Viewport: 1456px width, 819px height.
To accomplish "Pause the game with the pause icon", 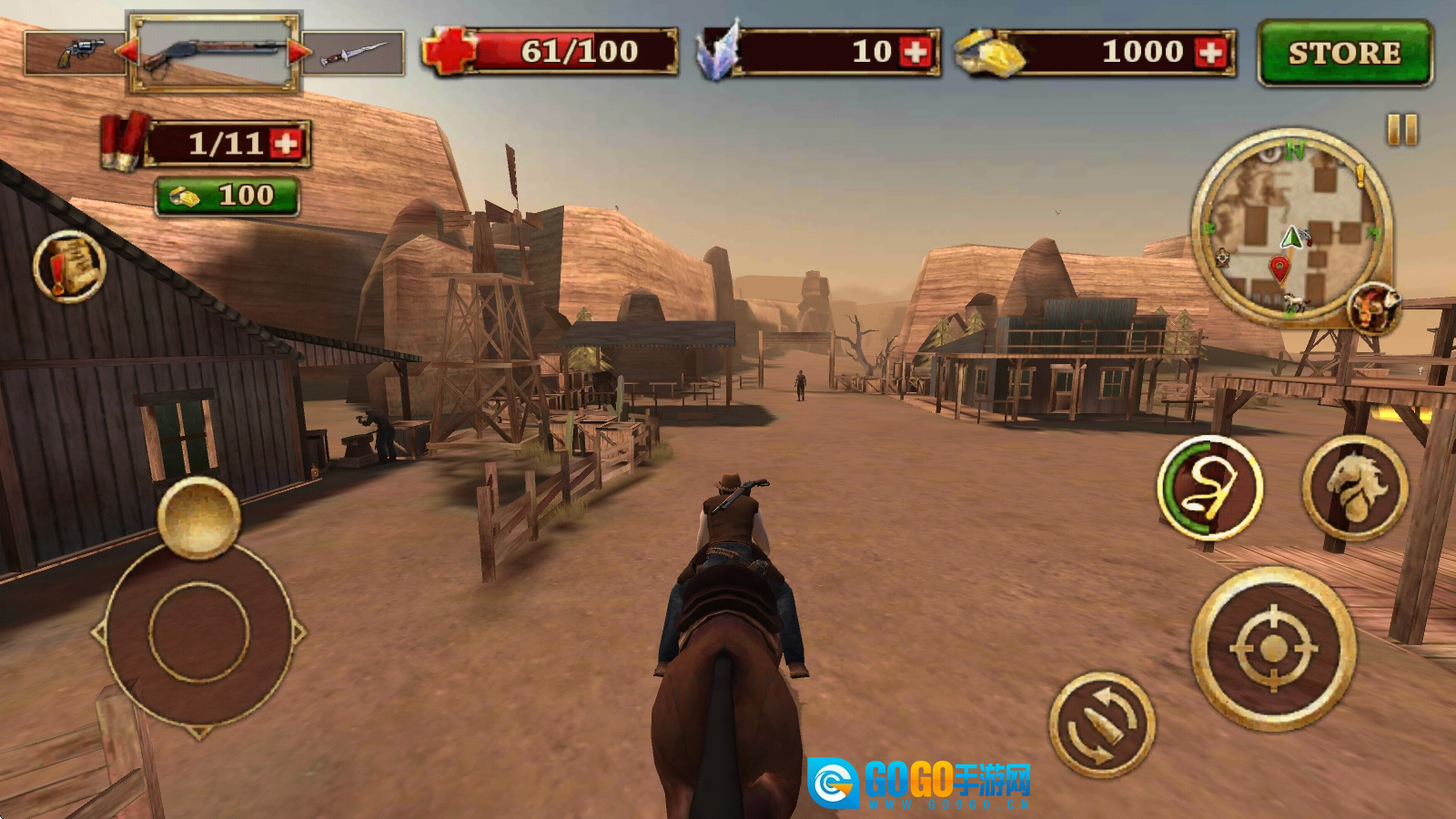I will tap(1401, 129).
